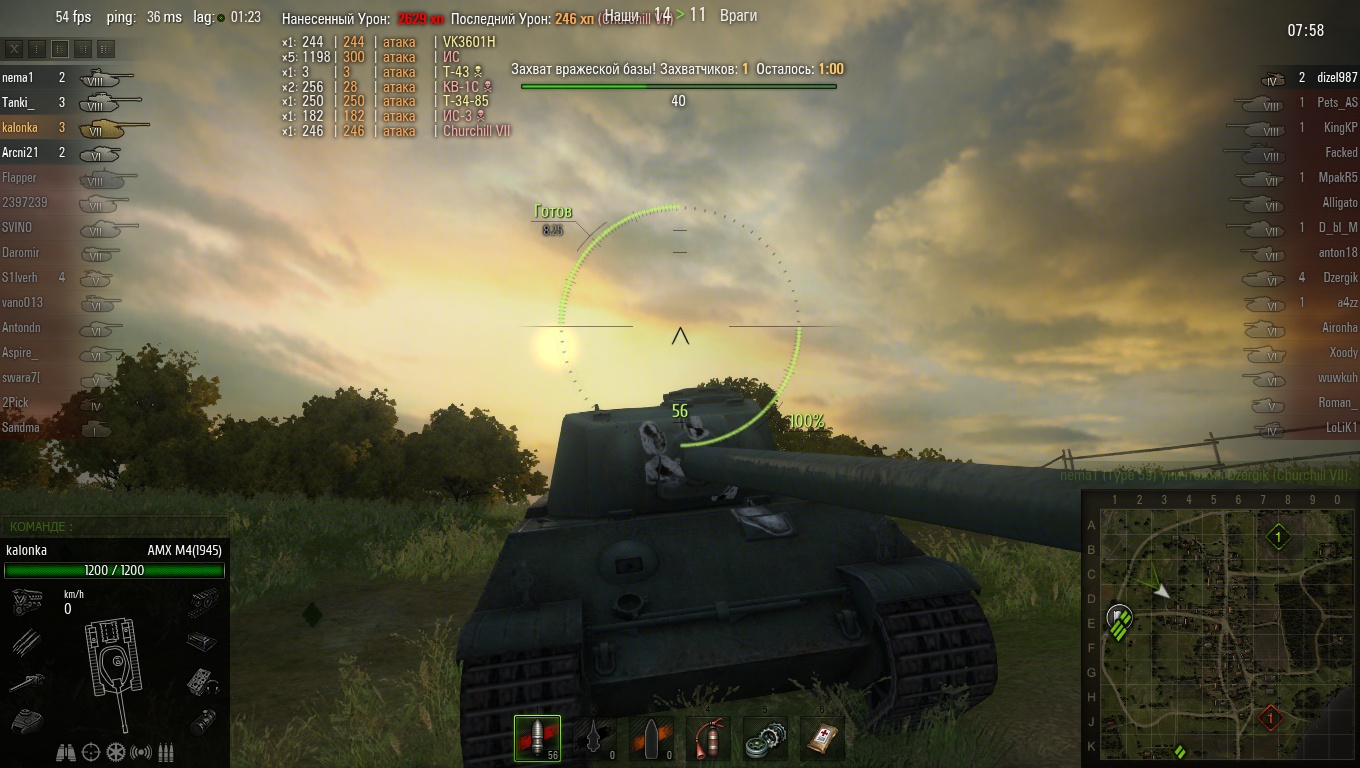
Task: Click the binoculars equipment icon
Action: pos(67,752)
